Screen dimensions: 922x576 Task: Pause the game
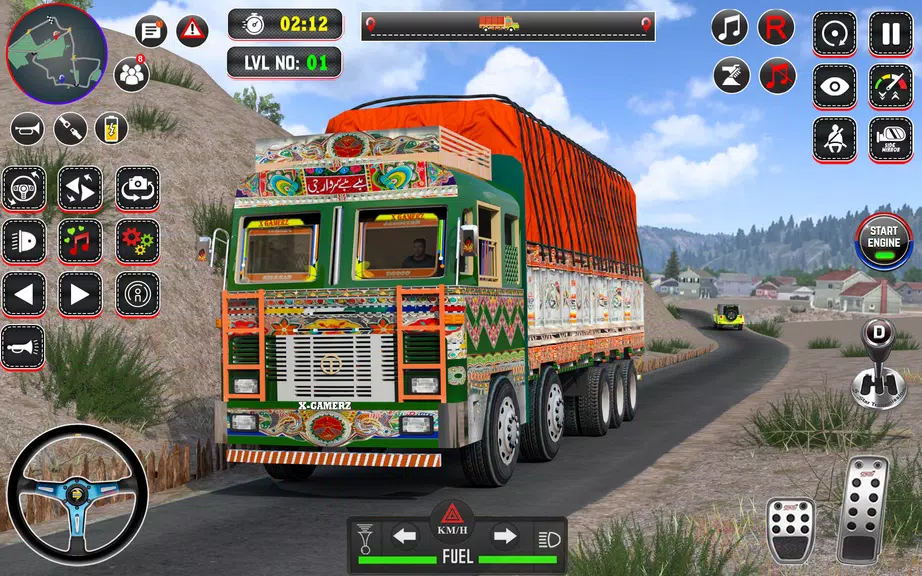(890, 34)
